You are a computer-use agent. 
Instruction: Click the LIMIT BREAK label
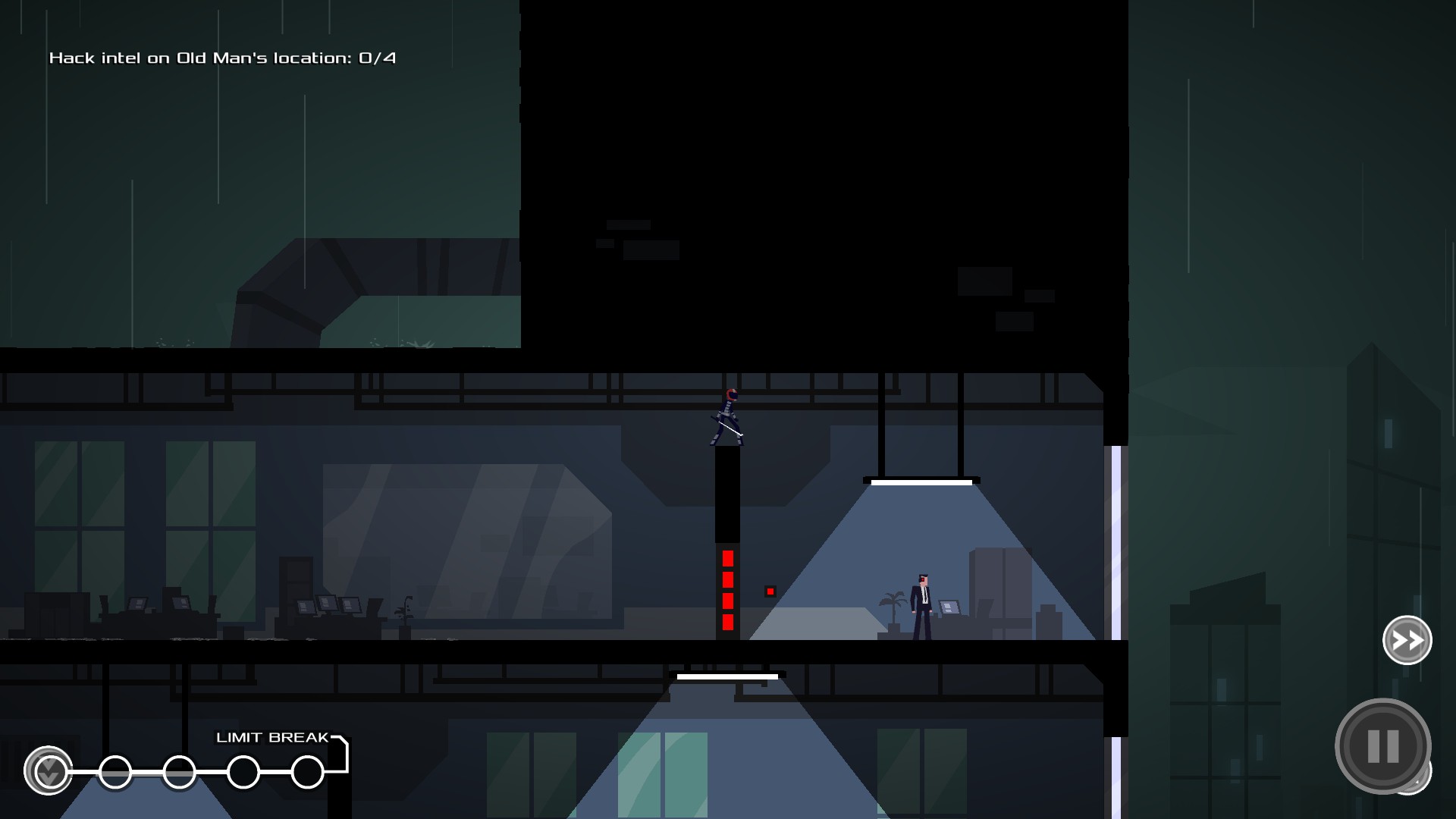pos(272,736)
